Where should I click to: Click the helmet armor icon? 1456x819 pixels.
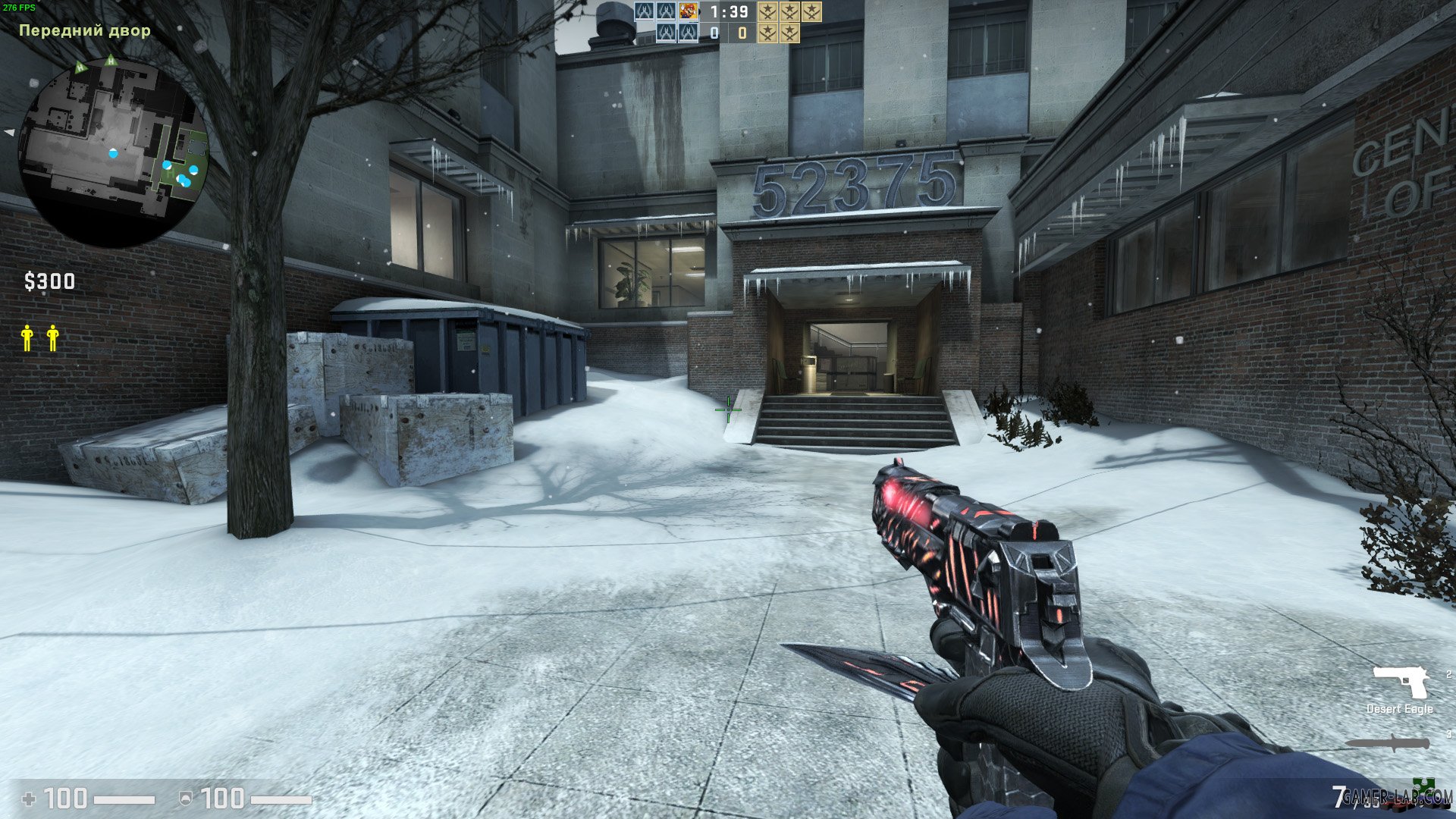click(x=187, y=797)
